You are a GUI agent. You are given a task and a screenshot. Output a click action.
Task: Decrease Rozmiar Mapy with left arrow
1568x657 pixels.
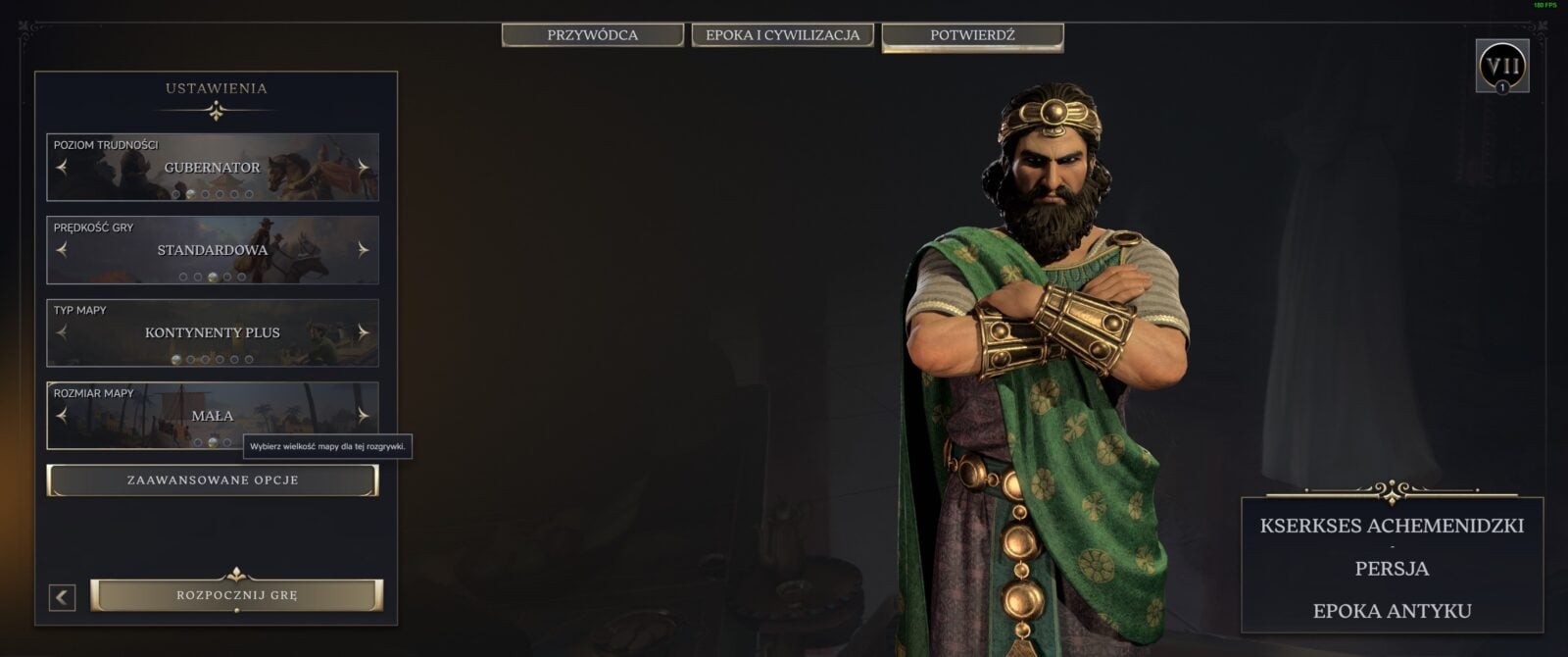(62, 416)
